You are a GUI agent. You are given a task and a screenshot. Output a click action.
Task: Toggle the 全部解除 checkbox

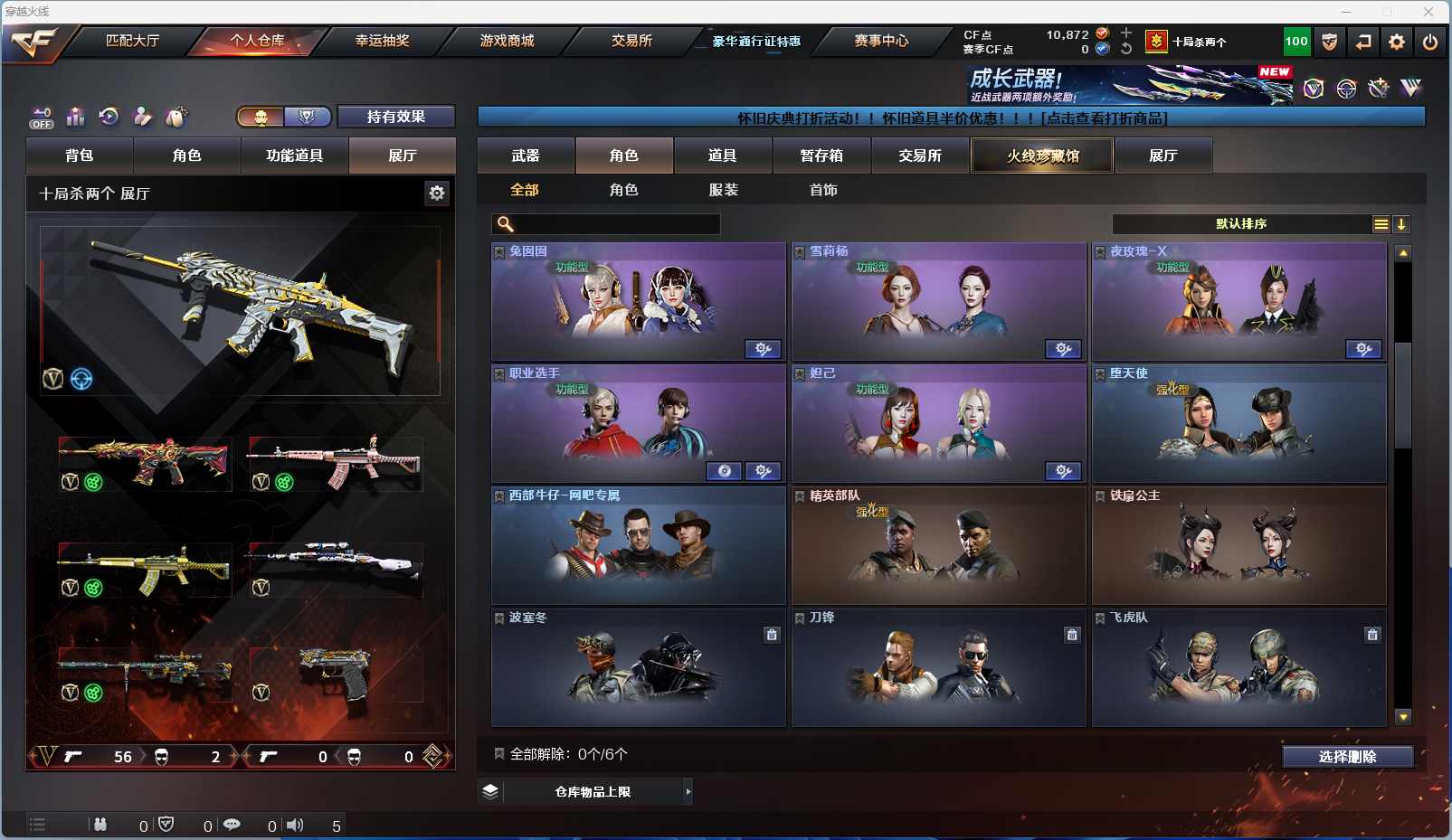[498, 754]
